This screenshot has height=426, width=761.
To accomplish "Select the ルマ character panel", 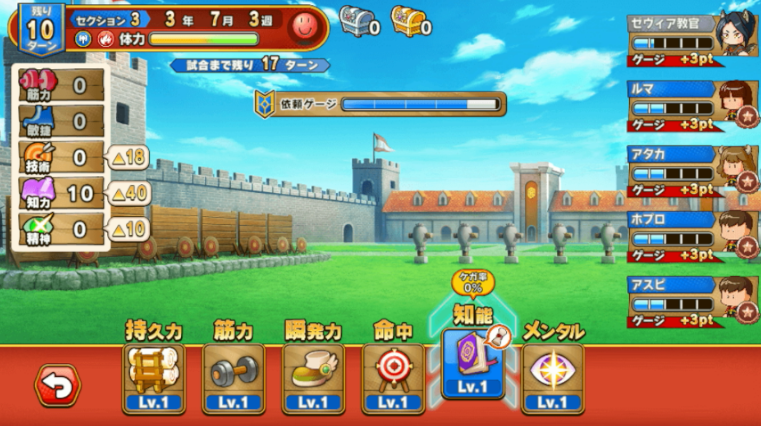I will coord(691,103).
